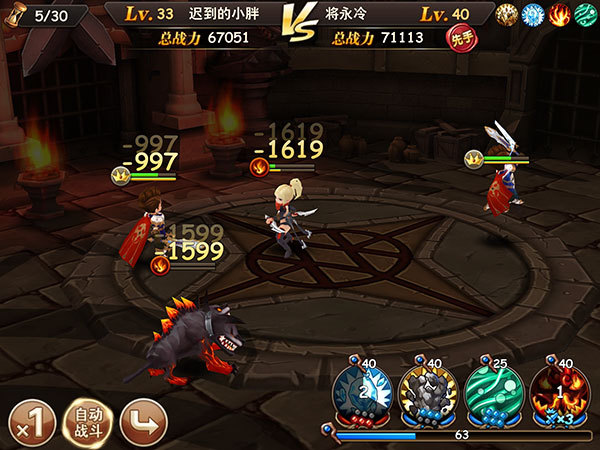Click the bent arrow skip button
The height and width of the screenshot is (450, 600).
coord(142,424)
